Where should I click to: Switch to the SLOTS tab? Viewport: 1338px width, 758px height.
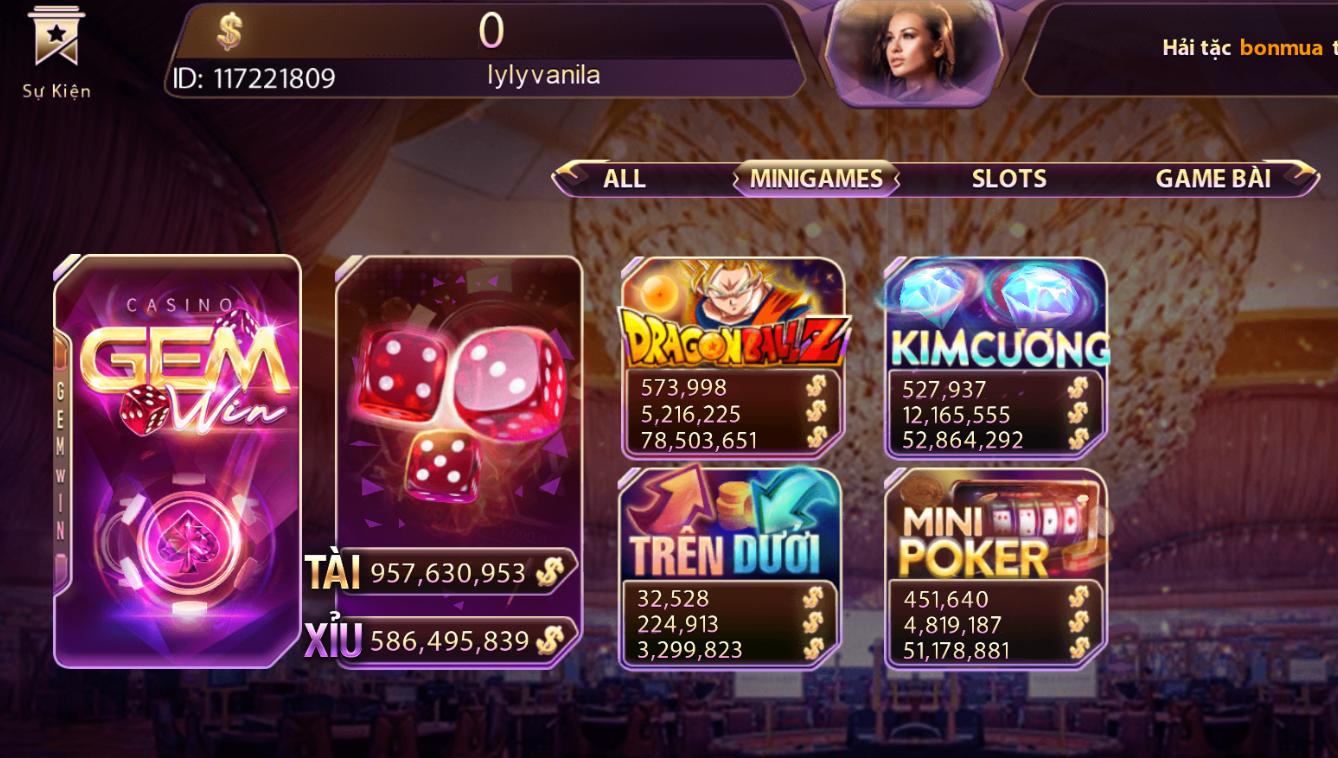(x=1008, y=178)
